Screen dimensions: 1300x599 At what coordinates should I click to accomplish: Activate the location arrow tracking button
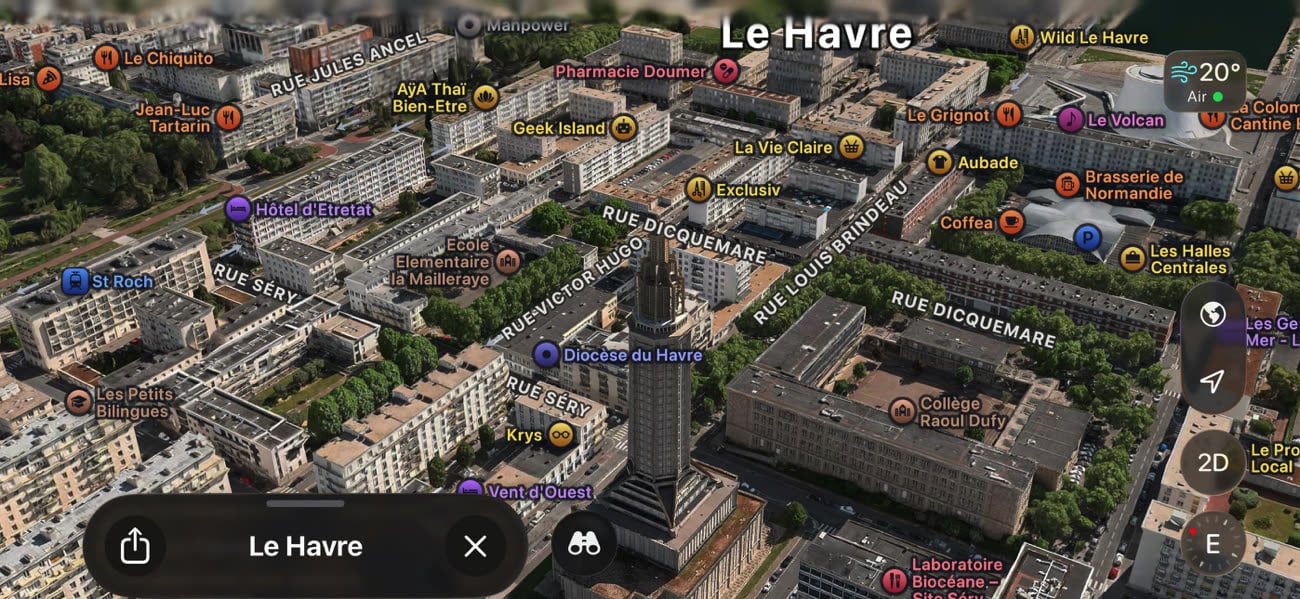[x=1213, y=381]
